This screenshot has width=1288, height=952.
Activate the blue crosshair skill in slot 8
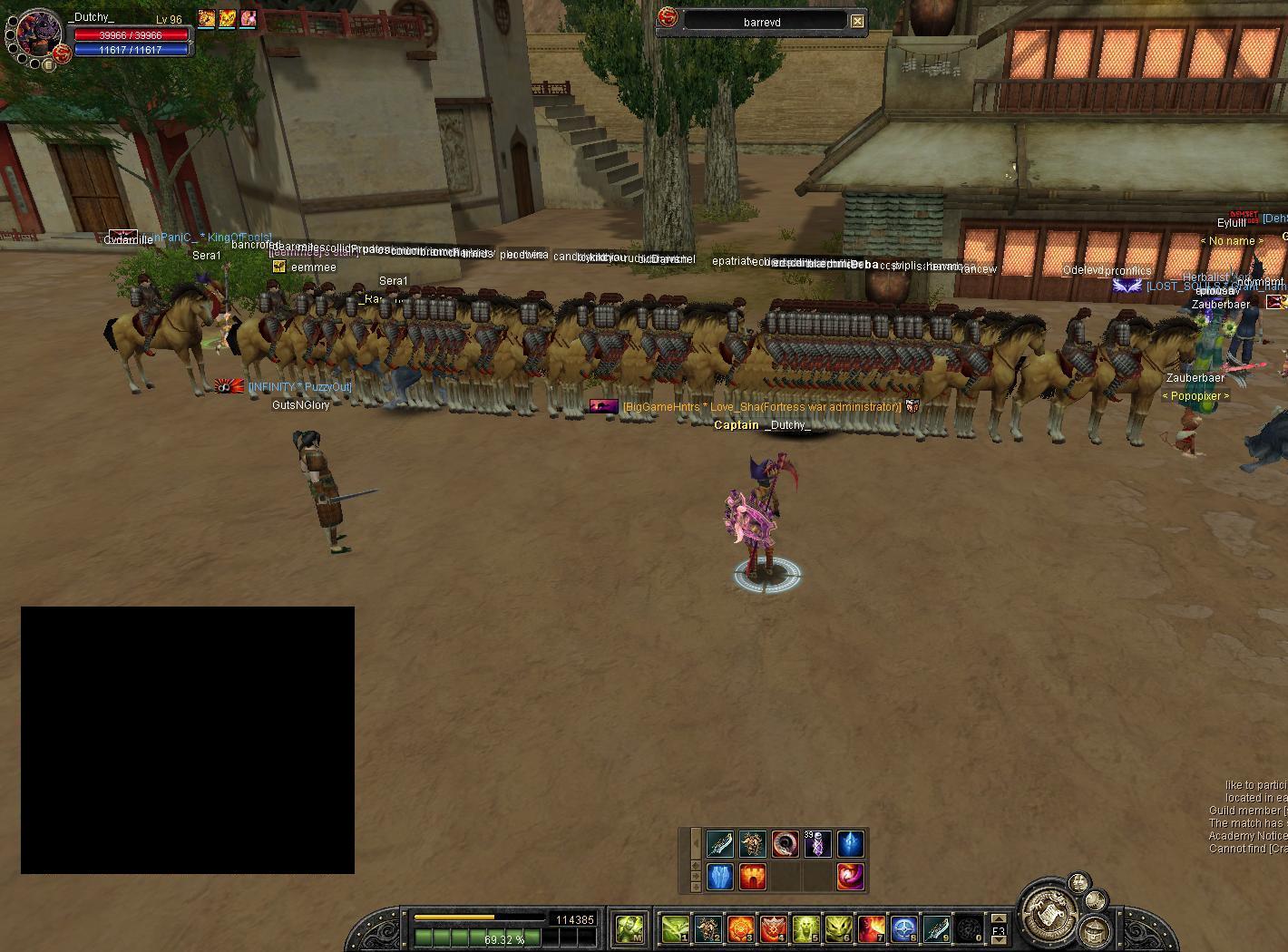point(903,928)
